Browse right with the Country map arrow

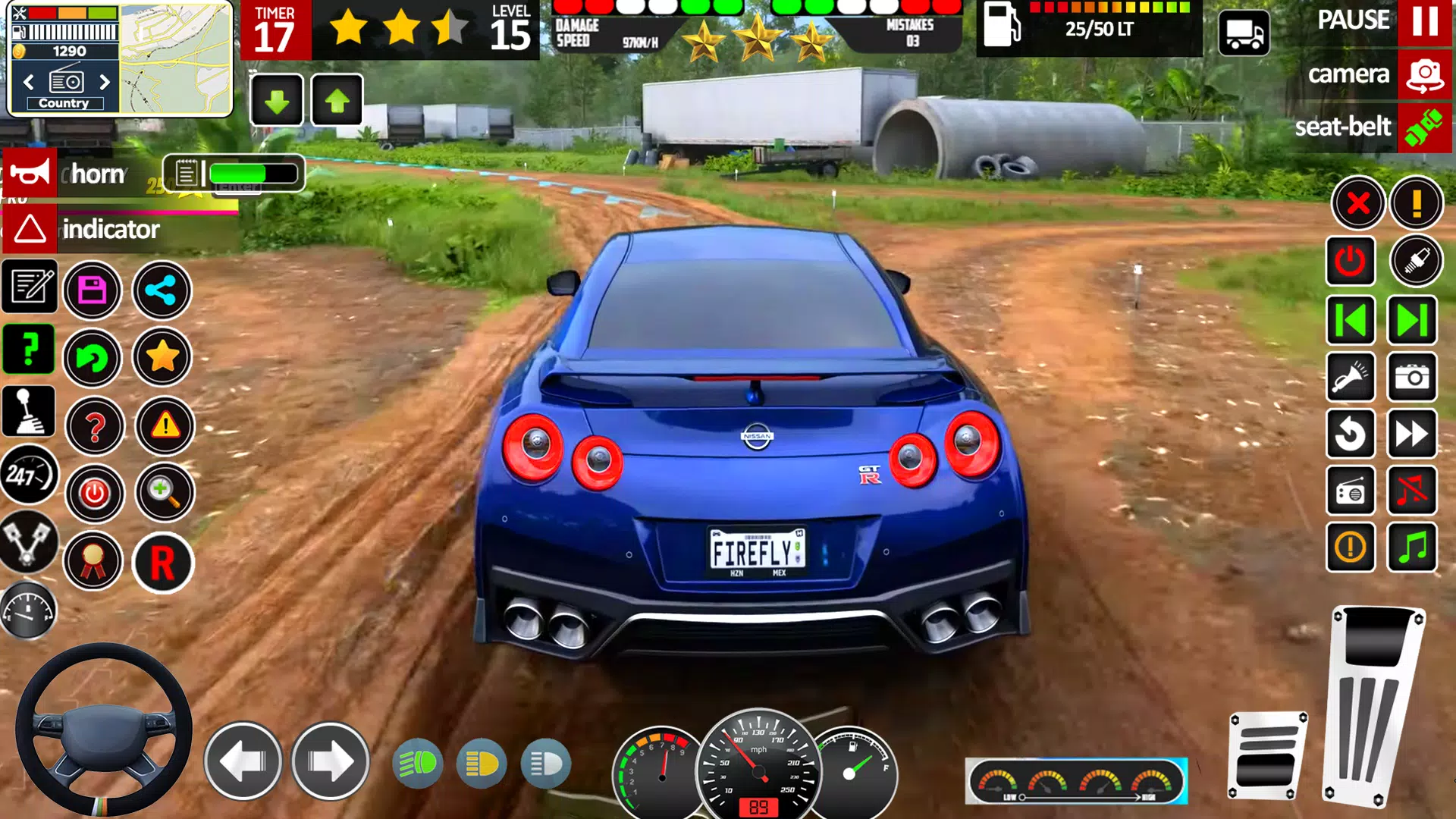(106, 81)
